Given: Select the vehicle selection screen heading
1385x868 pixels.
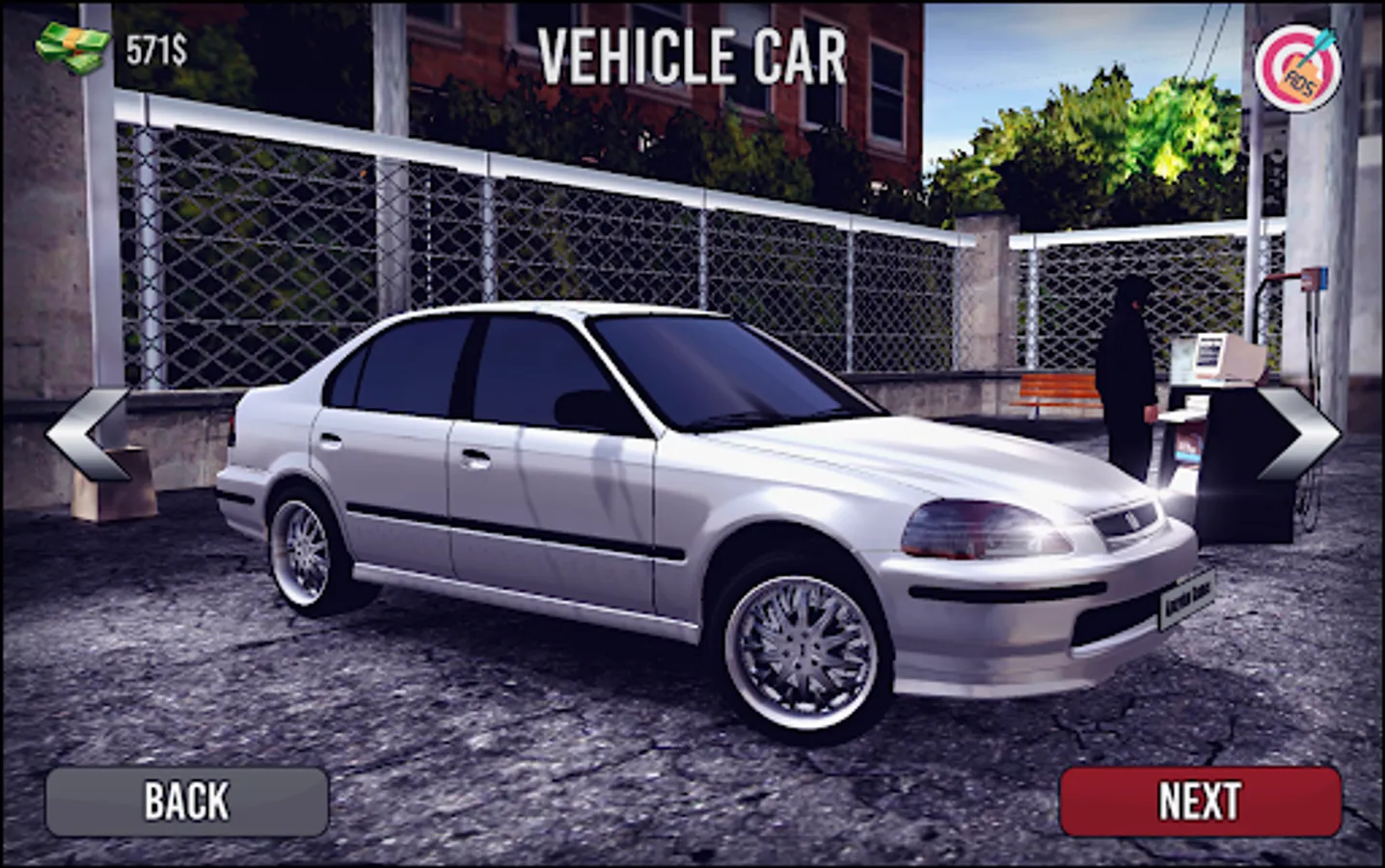Looking at the screenshot, I should [692, 56].
